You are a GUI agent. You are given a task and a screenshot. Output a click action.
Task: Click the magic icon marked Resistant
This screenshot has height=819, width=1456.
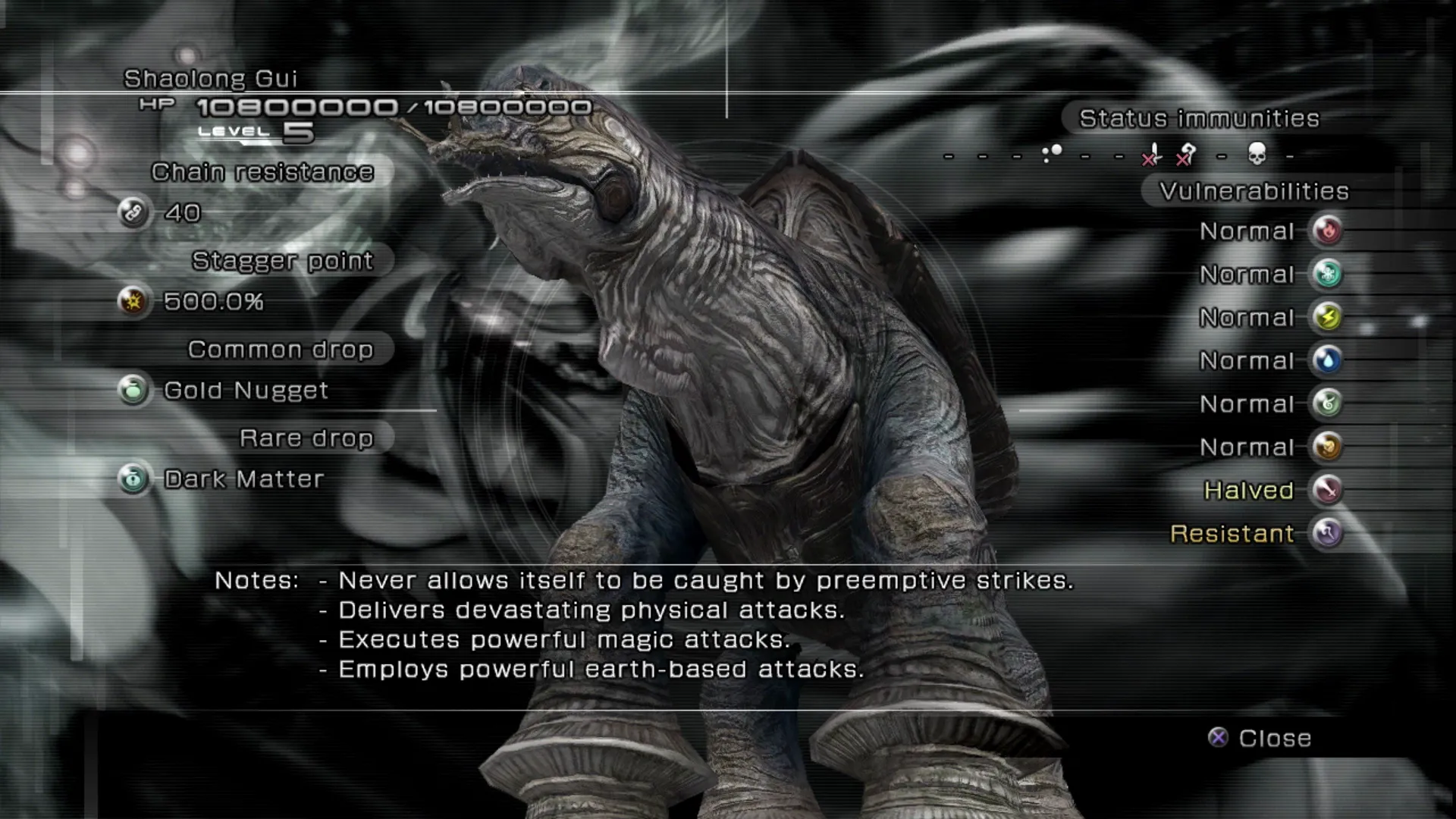(1327, 533)
